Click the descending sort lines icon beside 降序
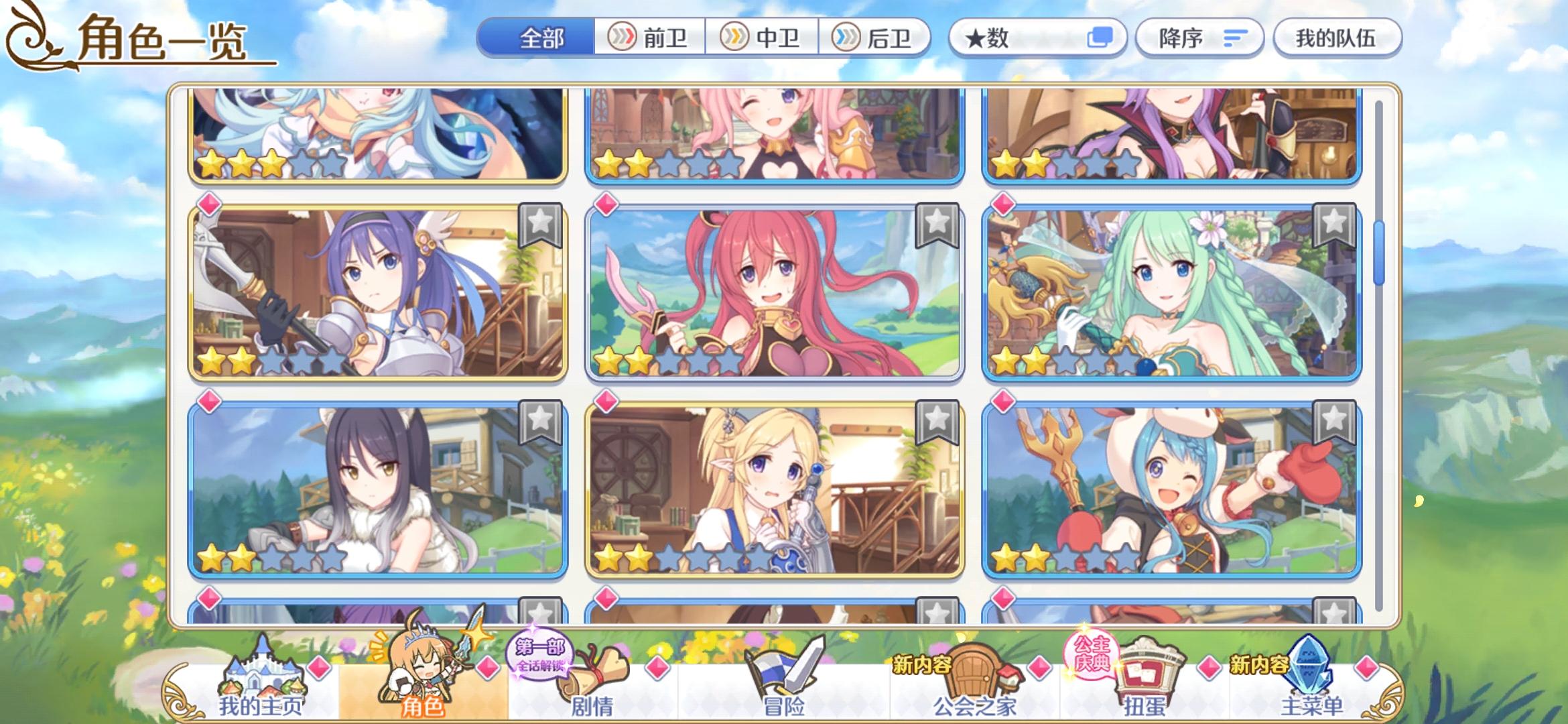 pos(1236,38)
